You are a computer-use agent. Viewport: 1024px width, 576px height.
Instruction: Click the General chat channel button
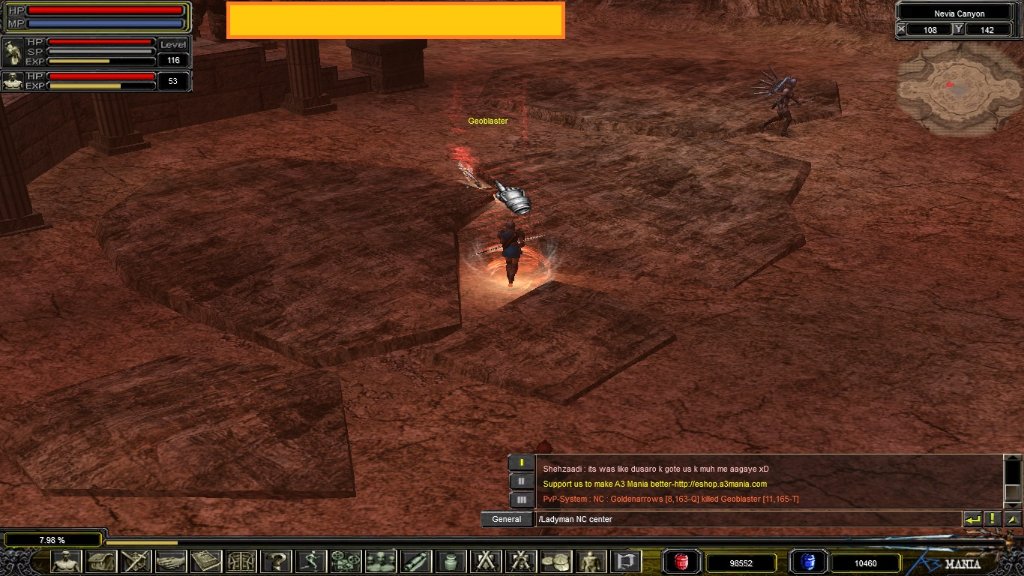[507, 519]
